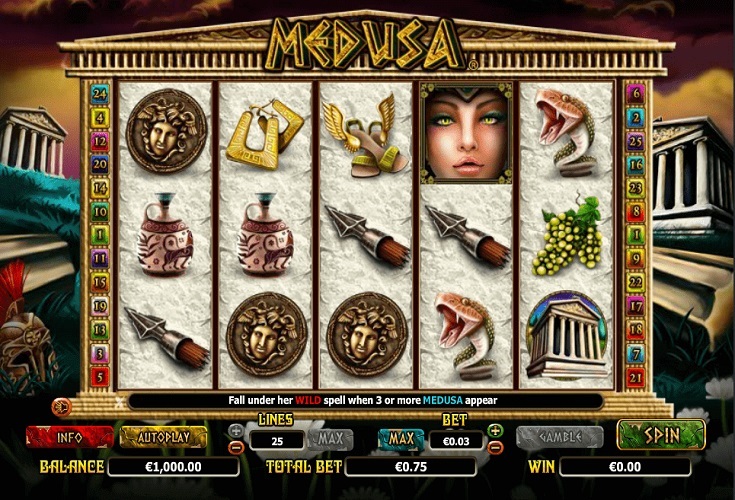Toggle the round orange icon beside the message bar
Screen dimensions: 735x500
(x=62, y=405)
